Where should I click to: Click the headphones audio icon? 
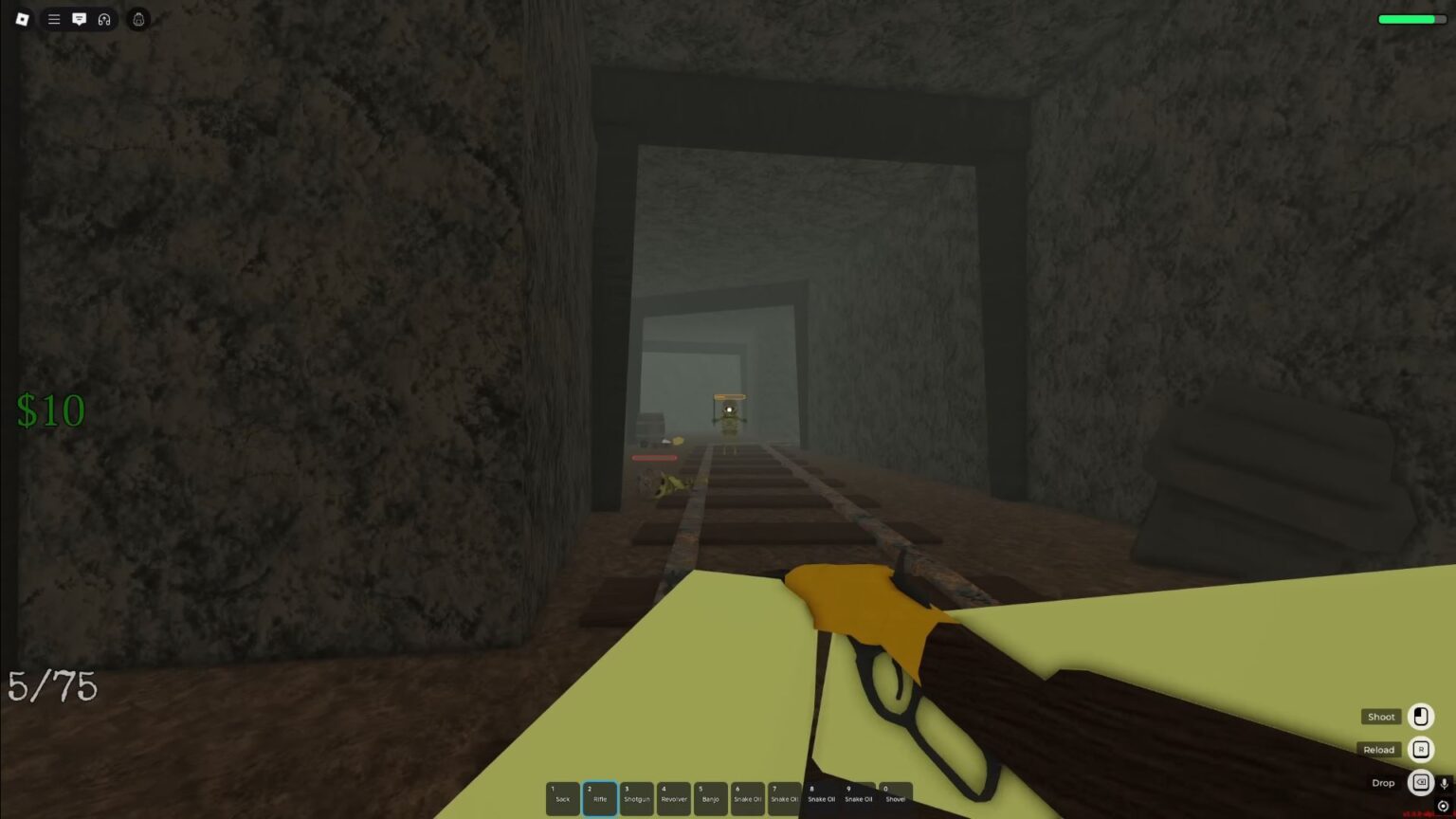(104, 19)
